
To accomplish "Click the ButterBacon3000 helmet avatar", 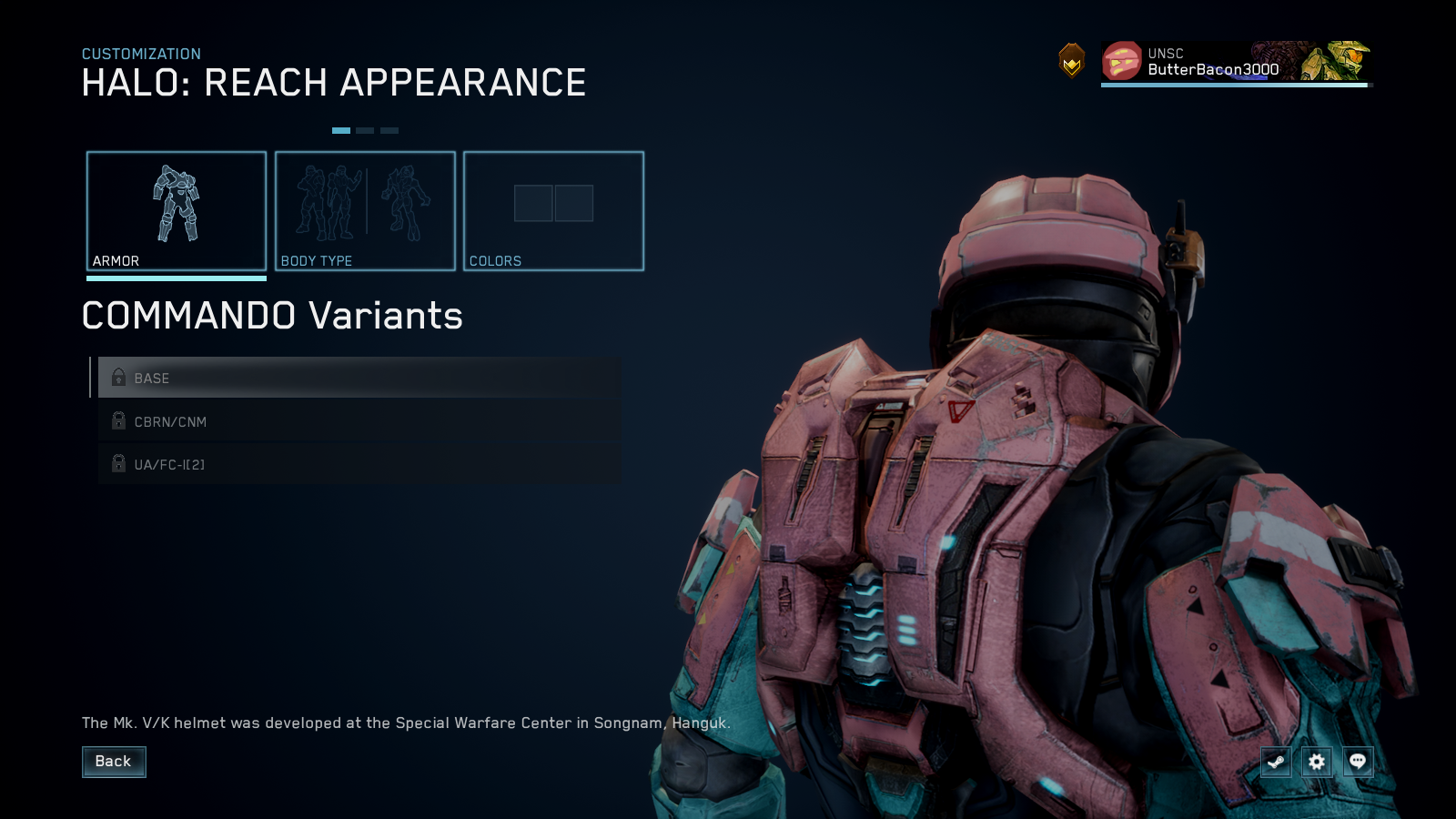I will [x=1122, y=62].
